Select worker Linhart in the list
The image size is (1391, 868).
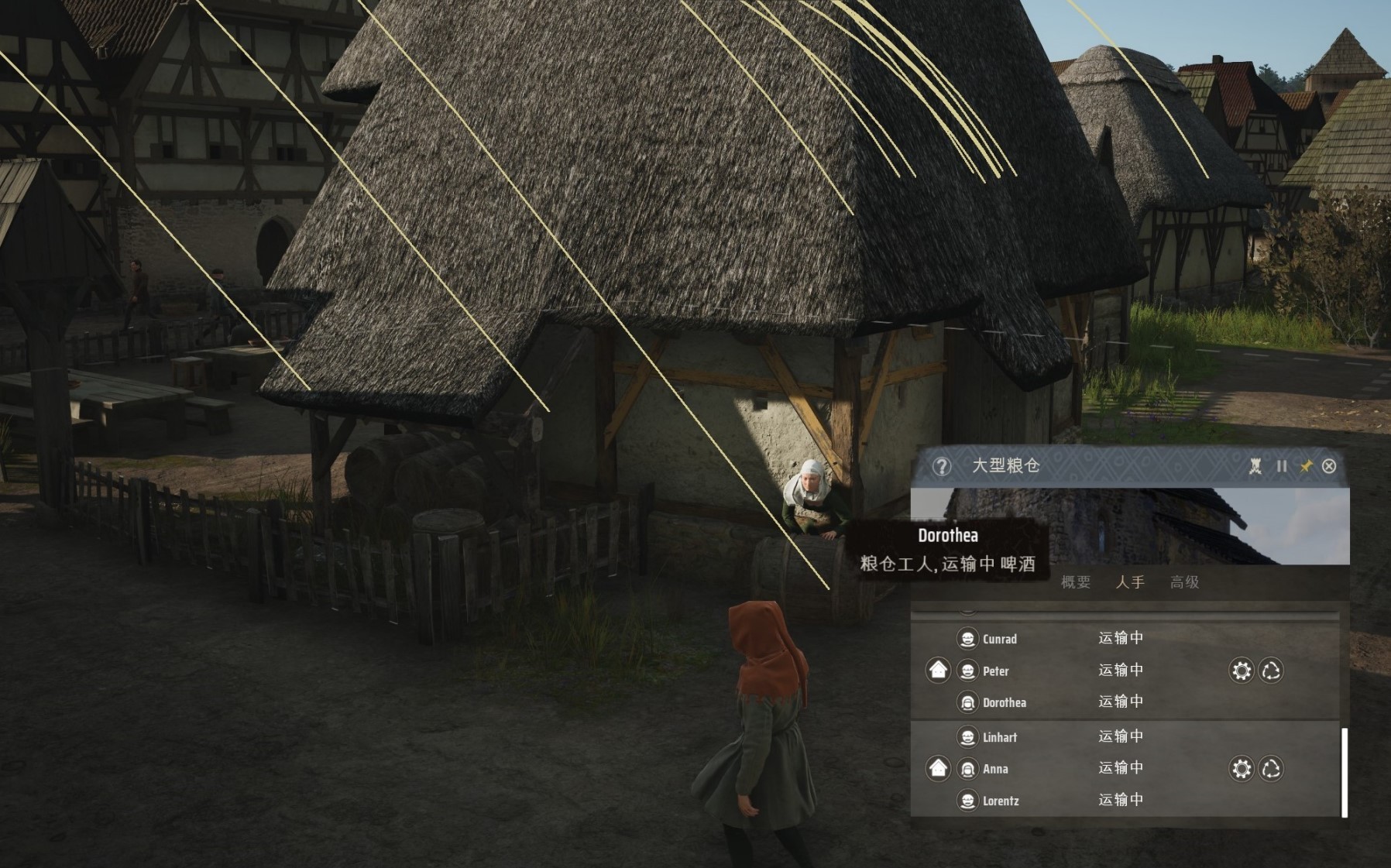pyautogui.click(x=999, y=737)
